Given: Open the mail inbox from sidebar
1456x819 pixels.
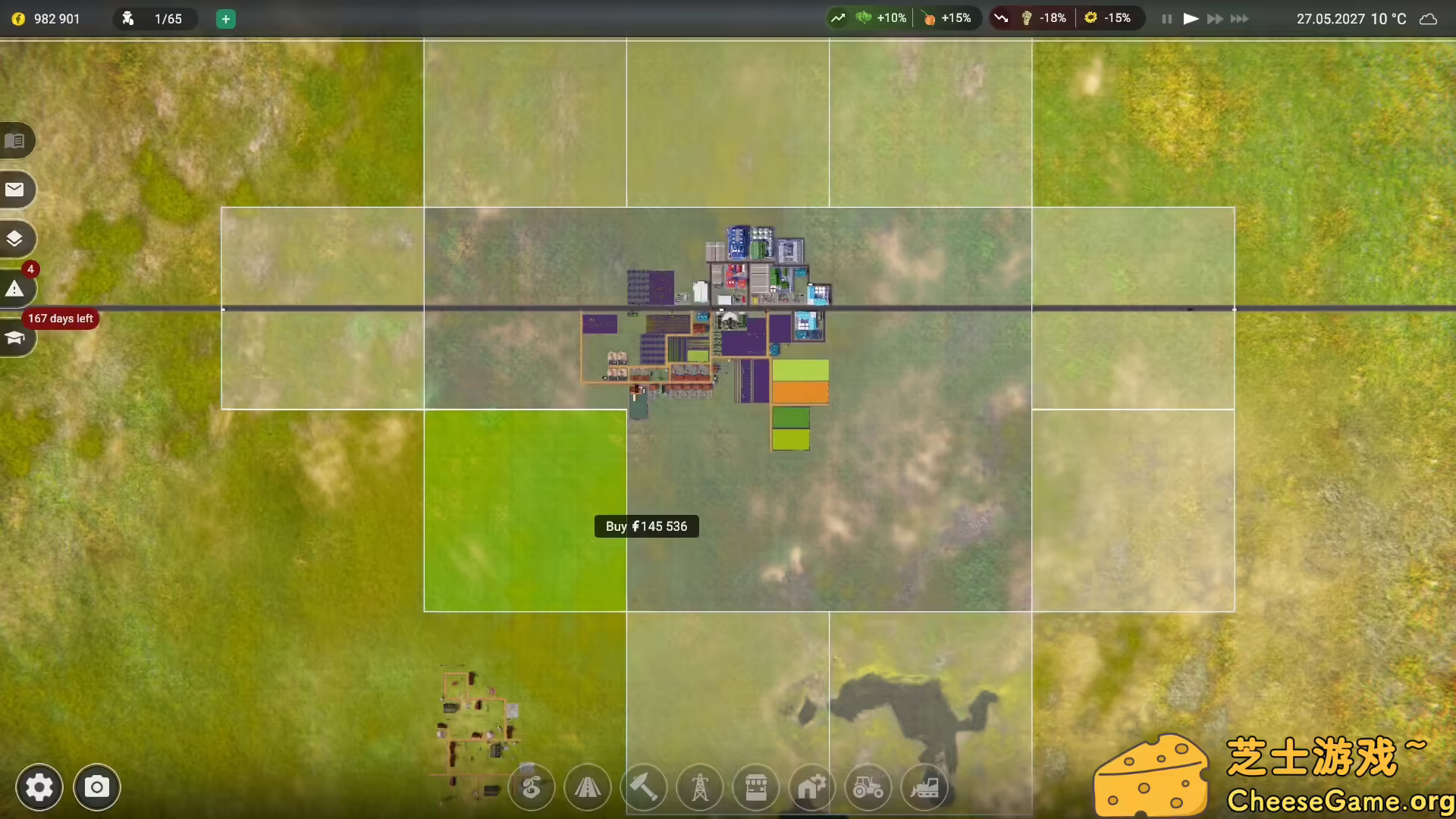Looking at the screenshot, I should pos(15,190).
